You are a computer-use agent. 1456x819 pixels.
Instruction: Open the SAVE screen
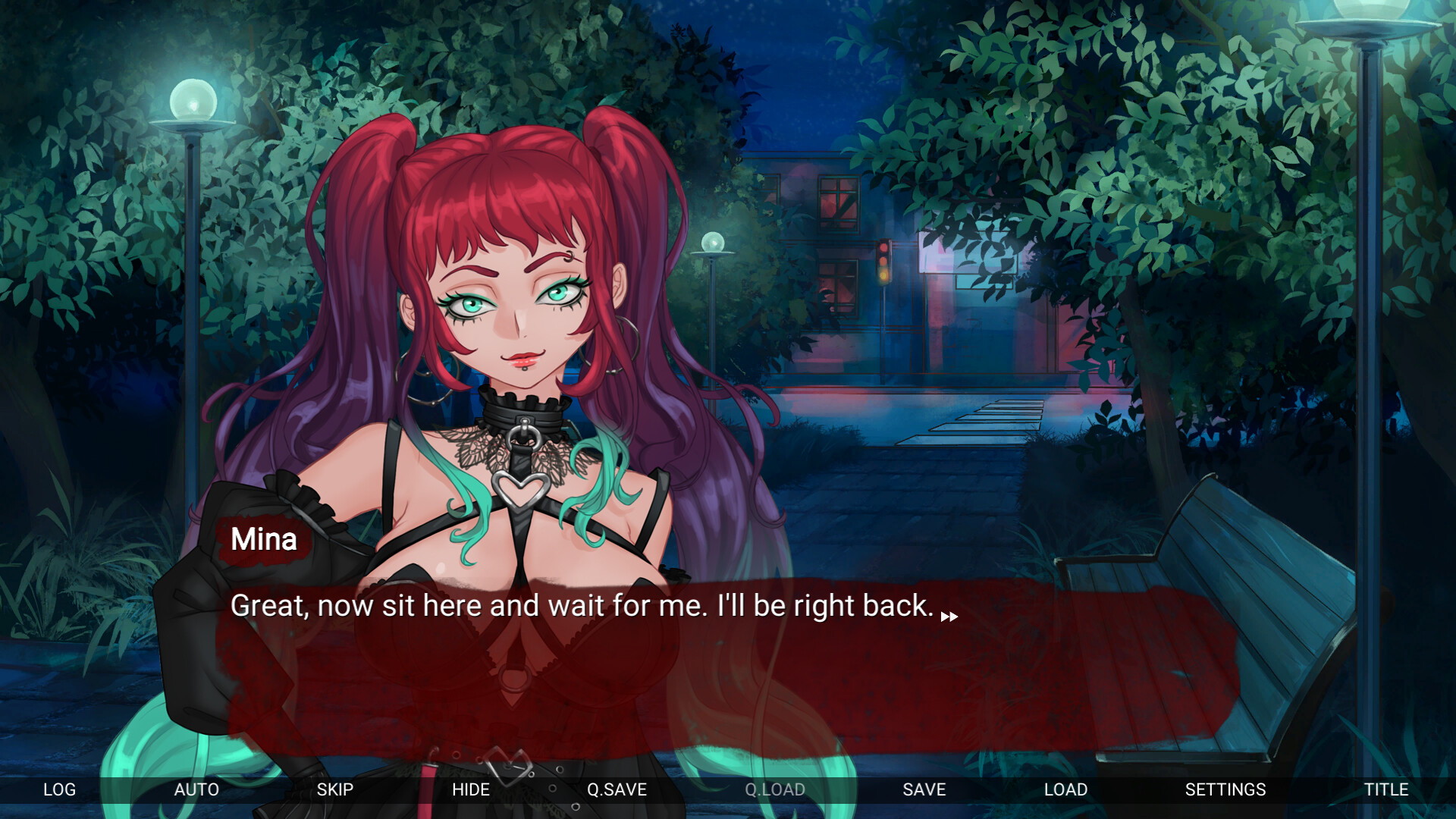(x=923, y=789)
